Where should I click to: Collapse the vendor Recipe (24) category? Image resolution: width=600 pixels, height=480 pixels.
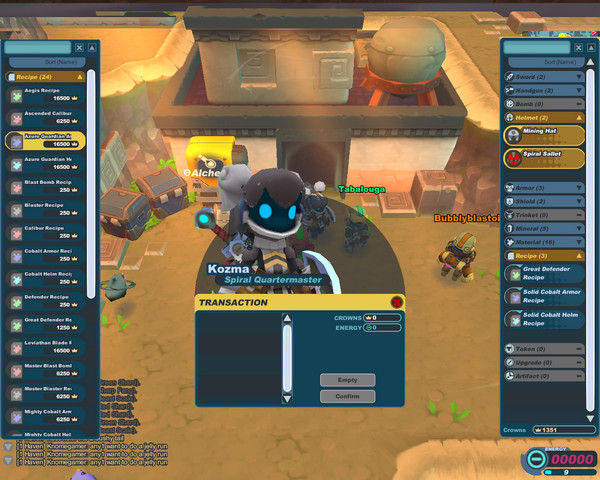[x=47, y=76]
